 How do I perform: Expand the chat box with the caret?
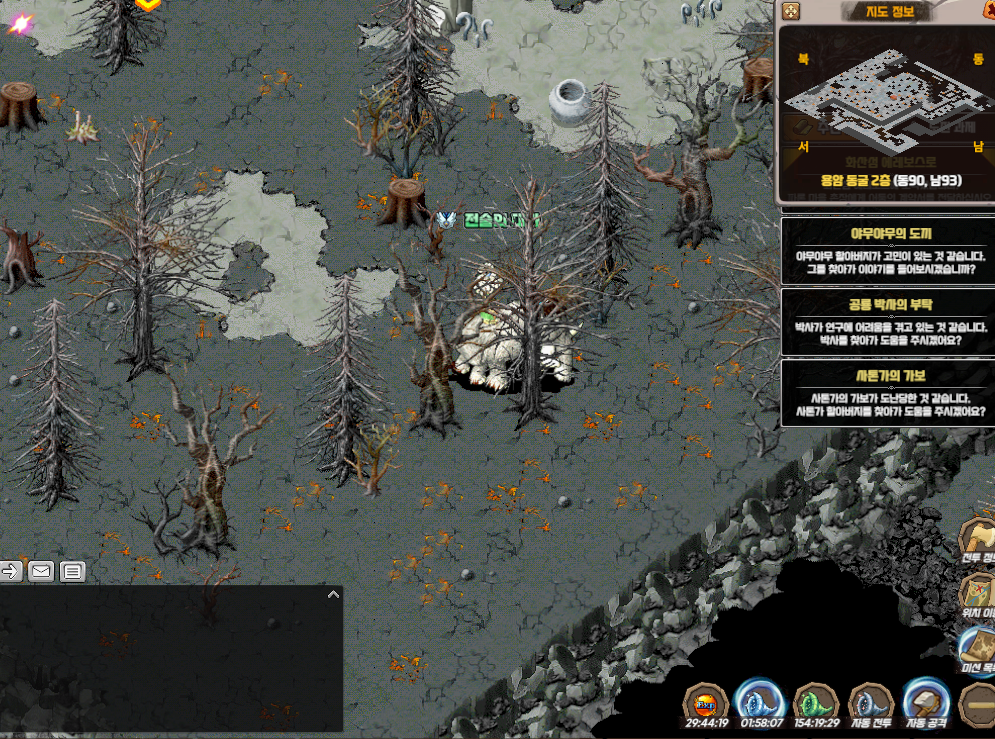pyautogui.click(x=334, y=594)
